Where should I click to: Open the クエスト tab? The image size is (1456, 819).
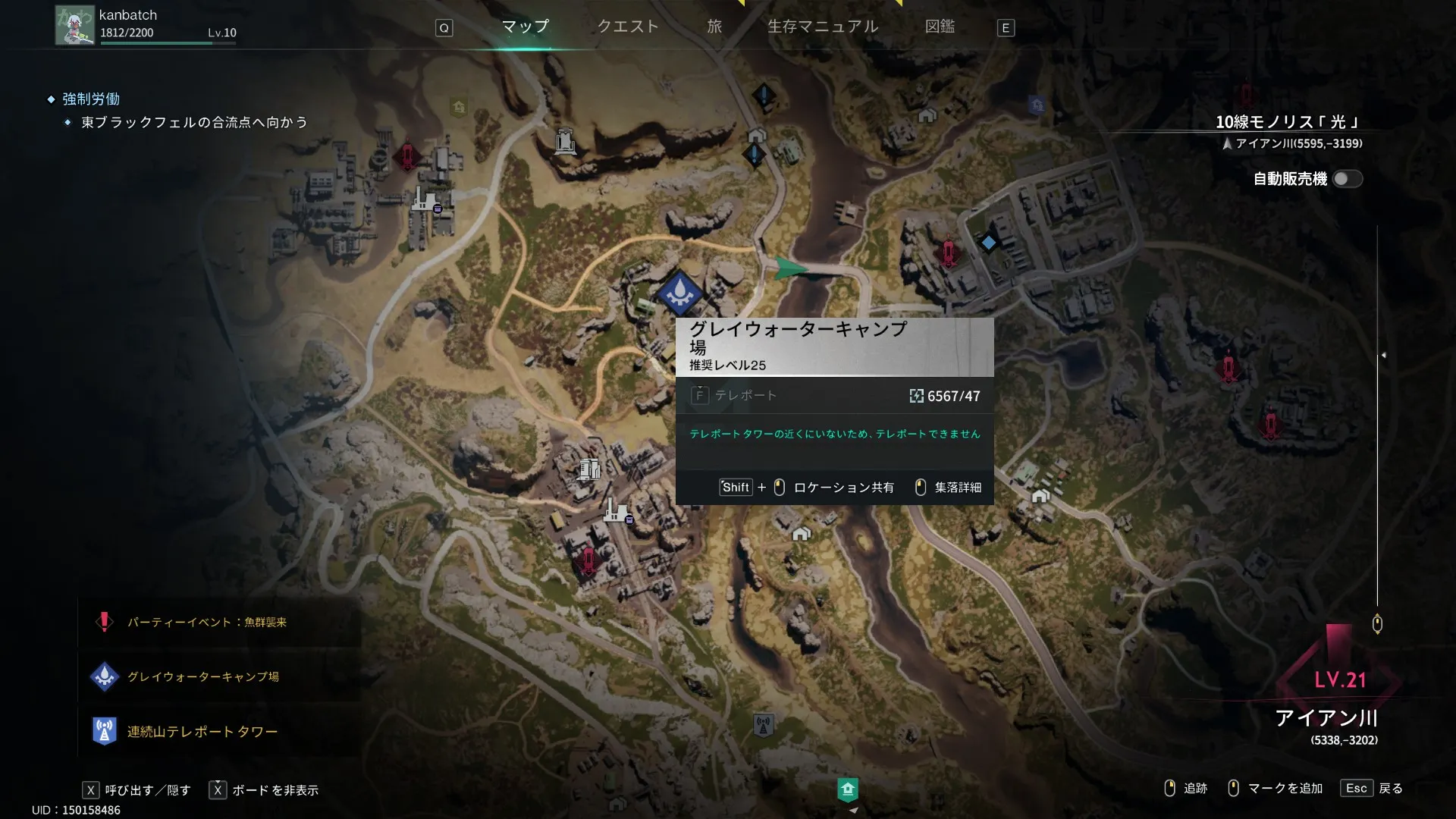point(628,27)
